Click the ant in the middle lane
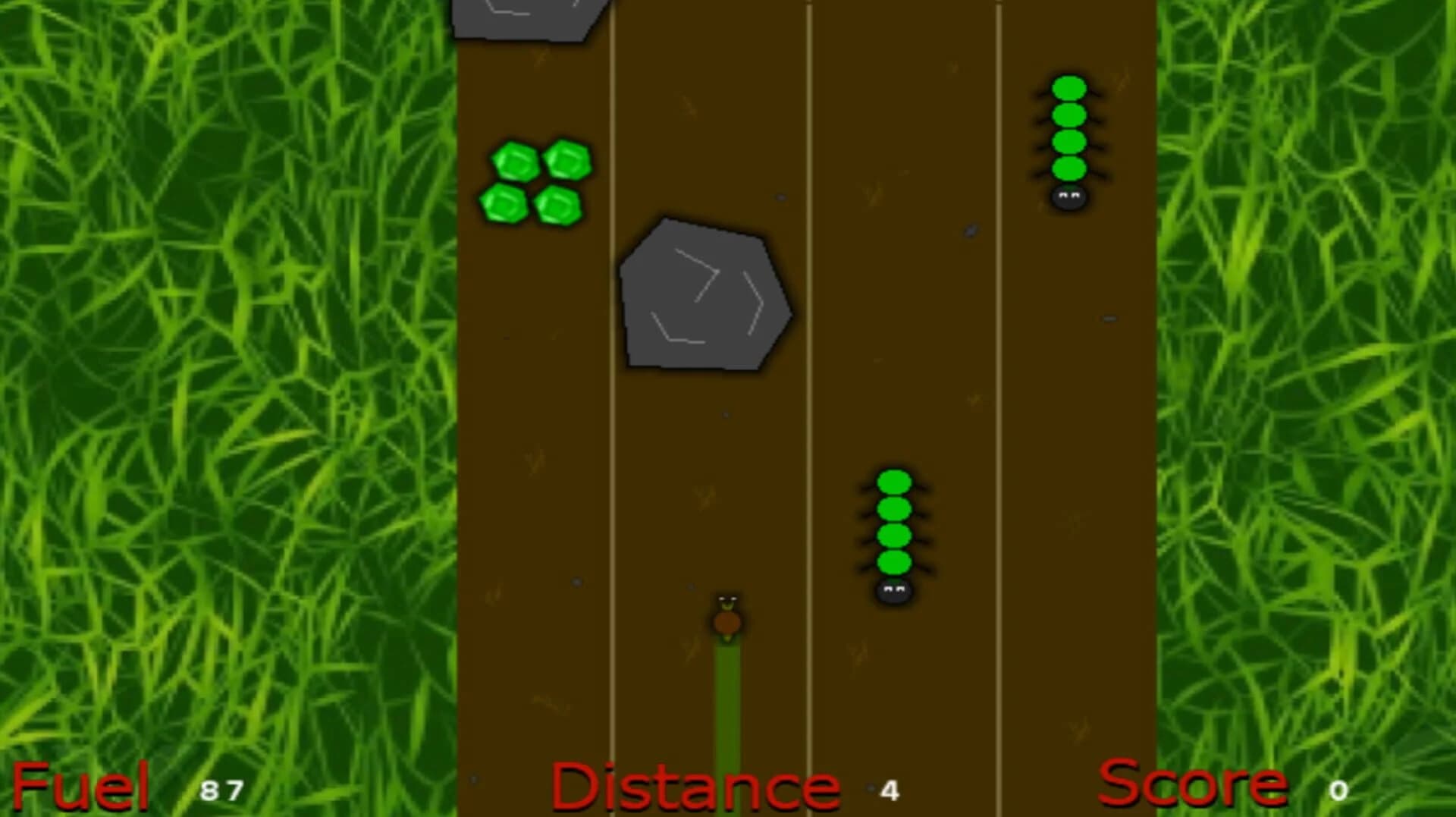Screen dimensions: 1456x817 coord(893,531)
